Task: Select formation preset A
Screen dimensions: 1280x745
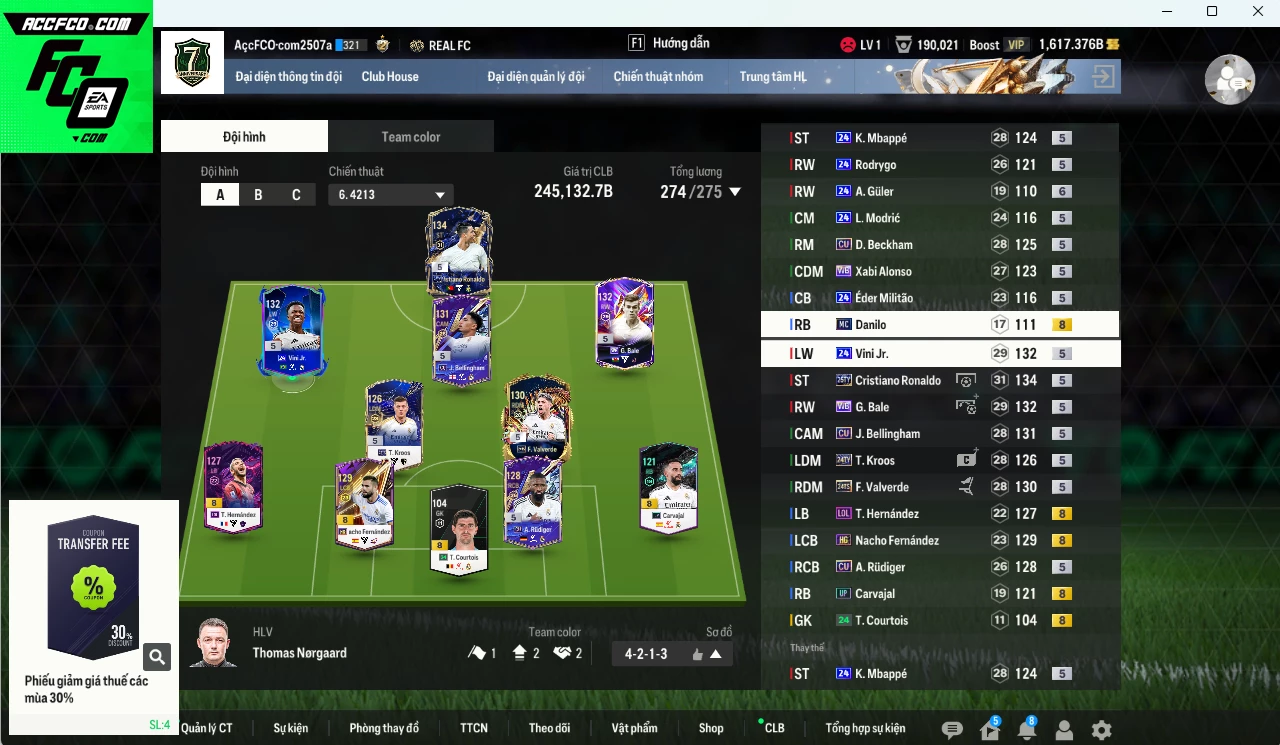Action: [x=220, y=194]
